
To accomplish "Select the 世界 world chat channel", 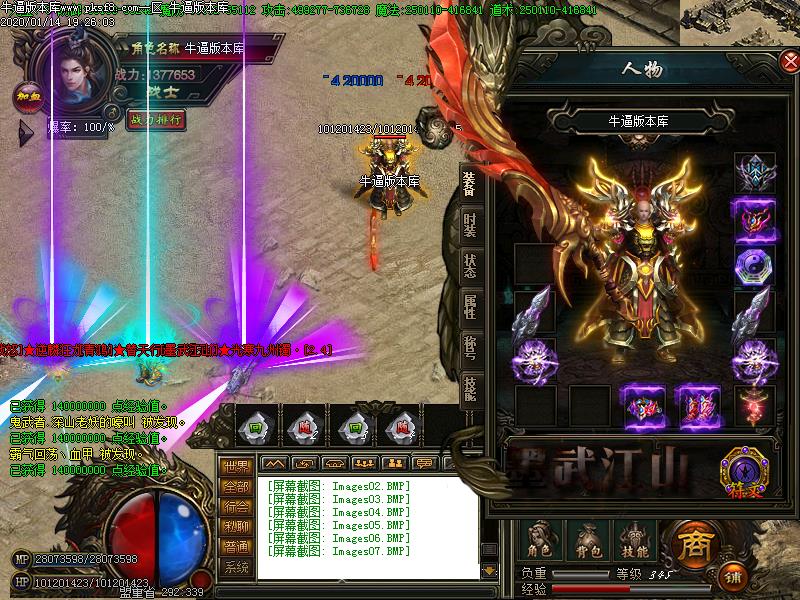I will (x=236, y=466).
